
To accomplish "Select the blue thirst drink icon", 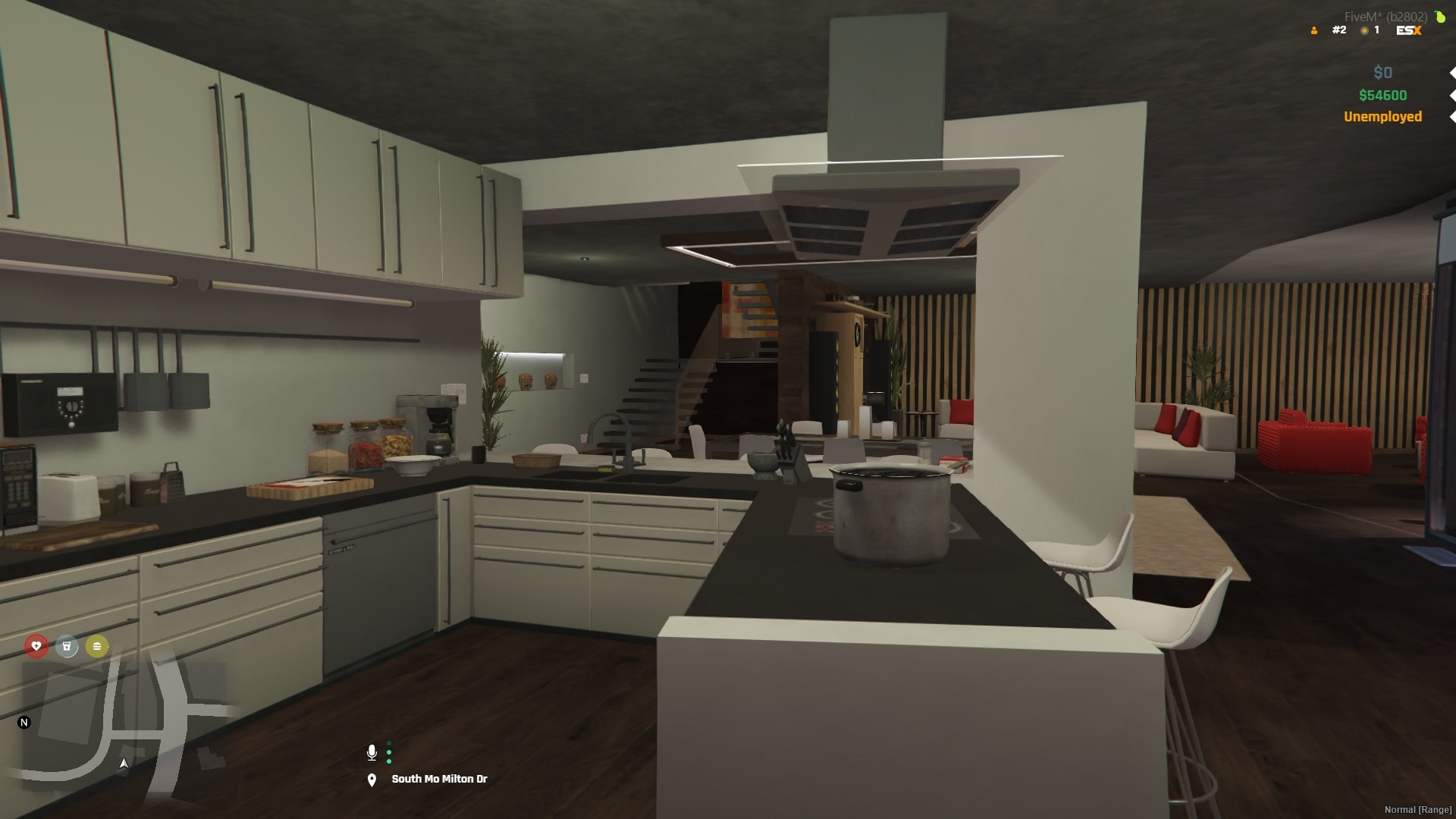I will click(67, 646).
